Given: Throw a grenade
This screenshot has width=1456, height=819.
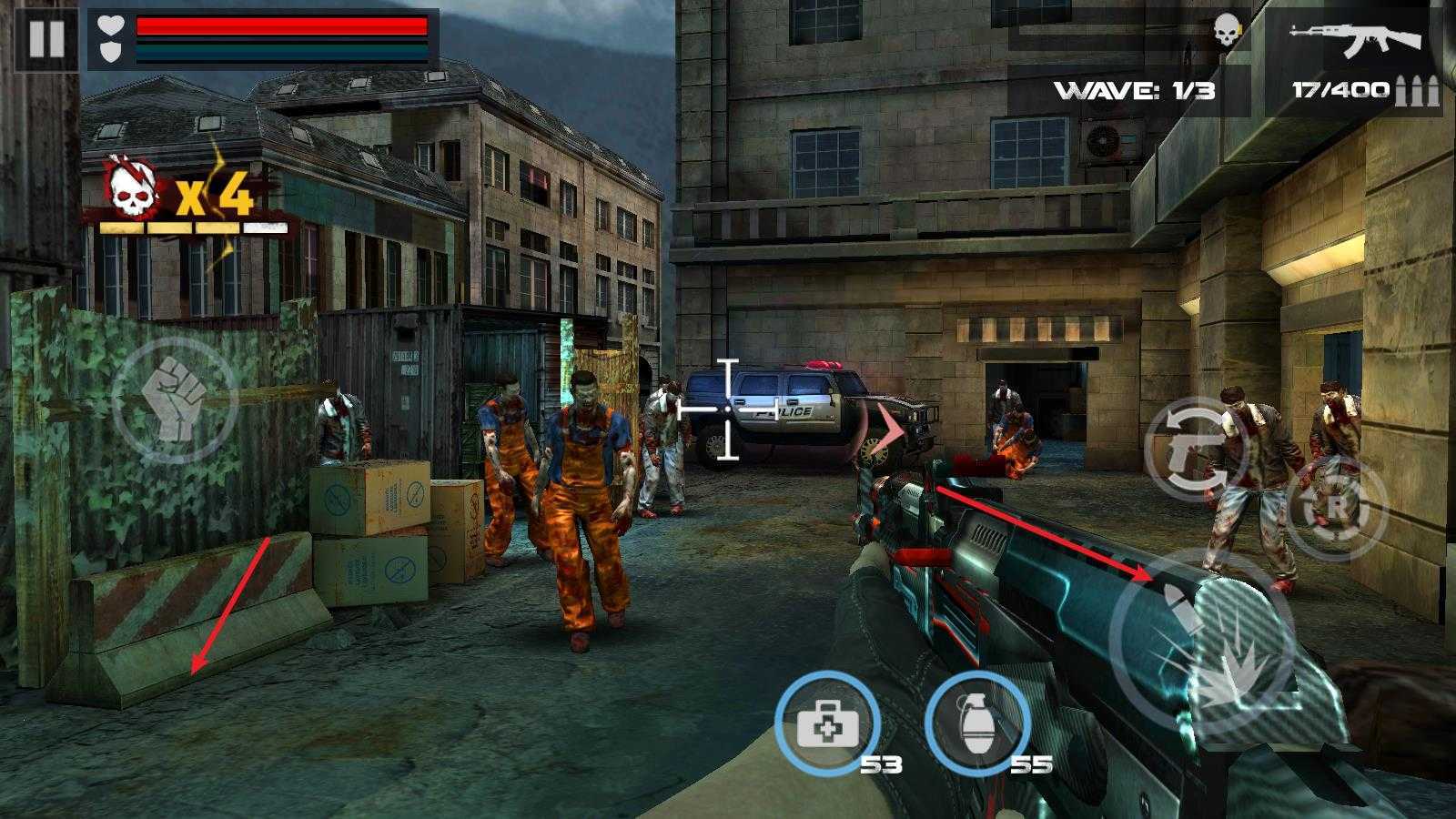Looking at the screenshot, I should pyautogui.click(x=976, y=724).
